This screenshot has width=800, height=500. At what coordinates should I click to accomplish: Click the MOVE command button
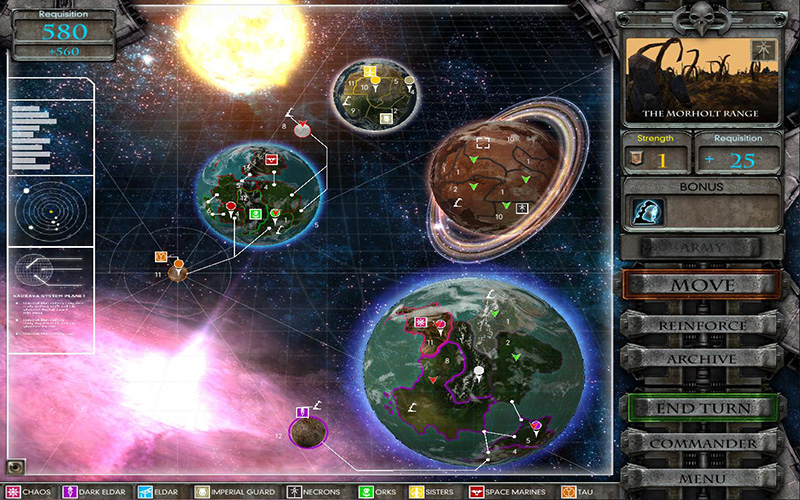point(700,285)
